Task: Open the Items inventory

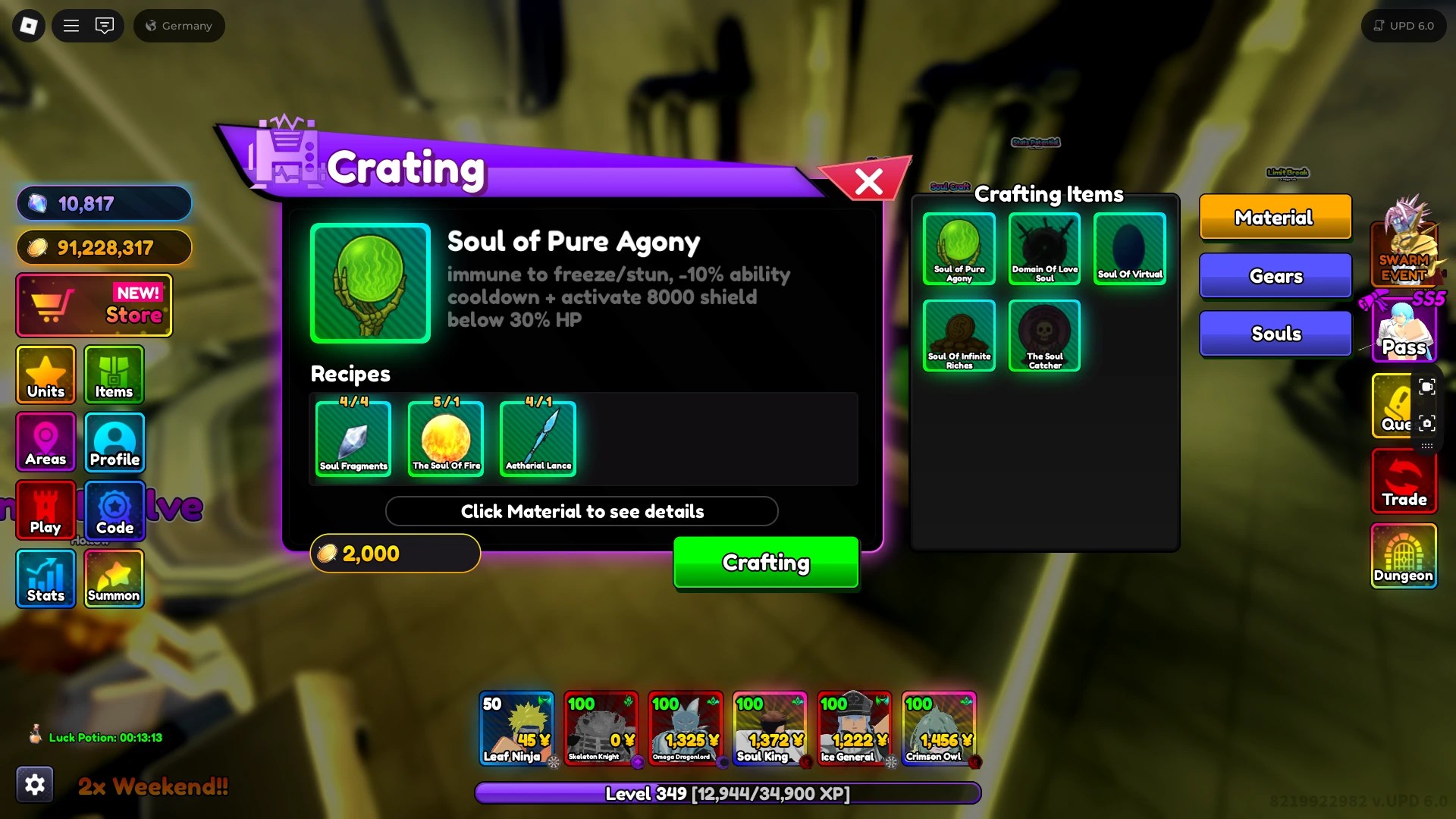Action: point(114,375)
